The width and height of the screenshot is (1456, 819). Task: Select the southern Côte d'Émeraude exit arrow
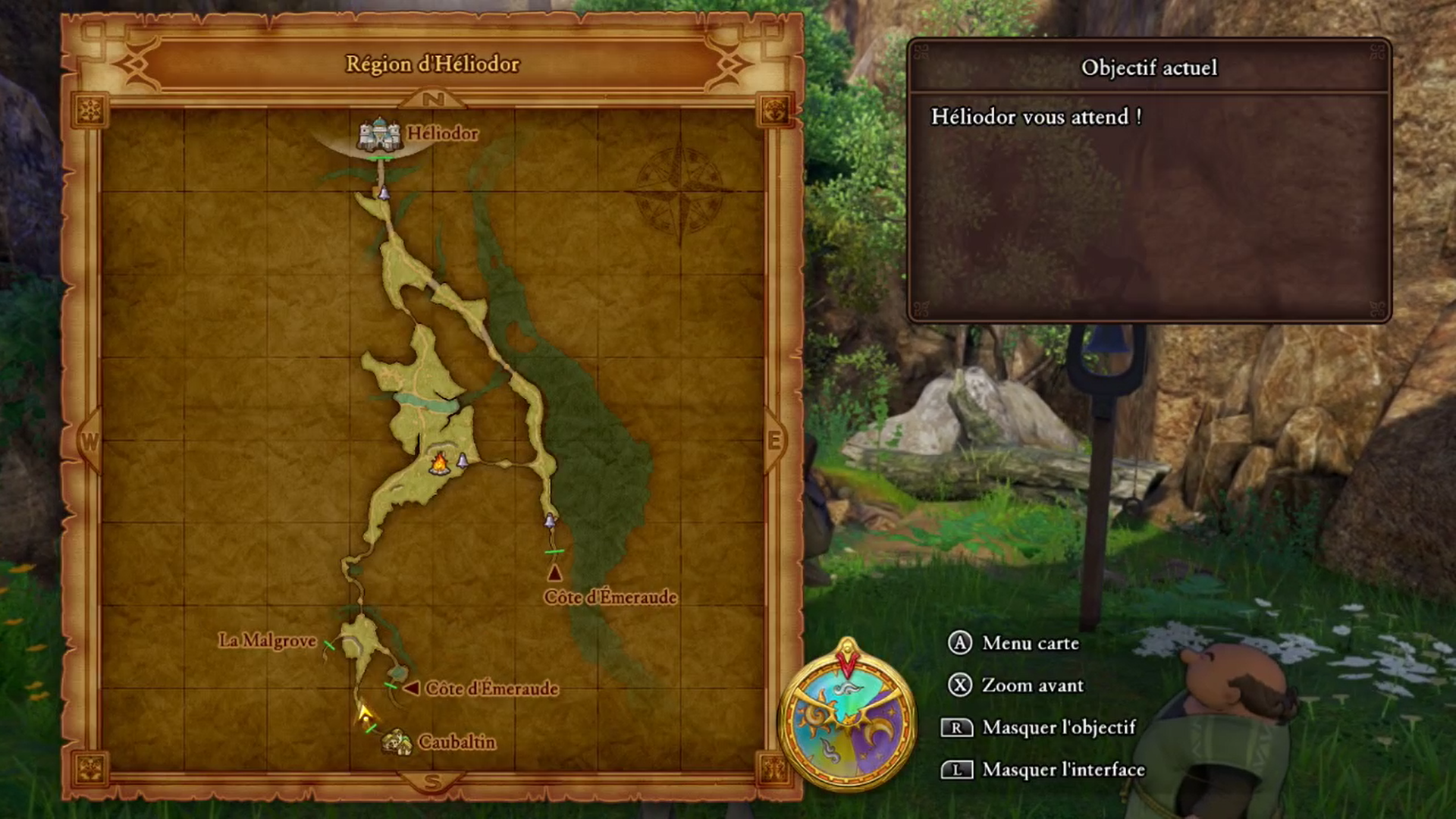point(412,689)
